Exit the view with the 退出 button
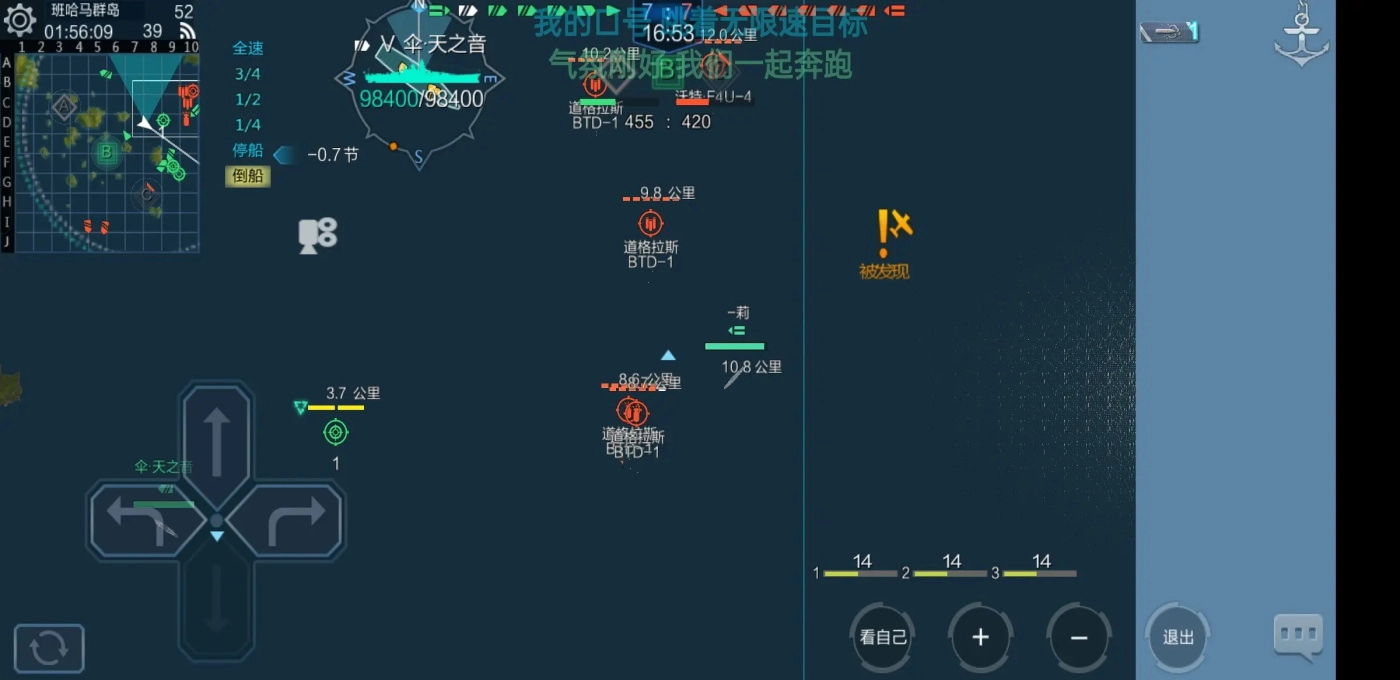The image size is (1400, 680). pos(1178,637)
